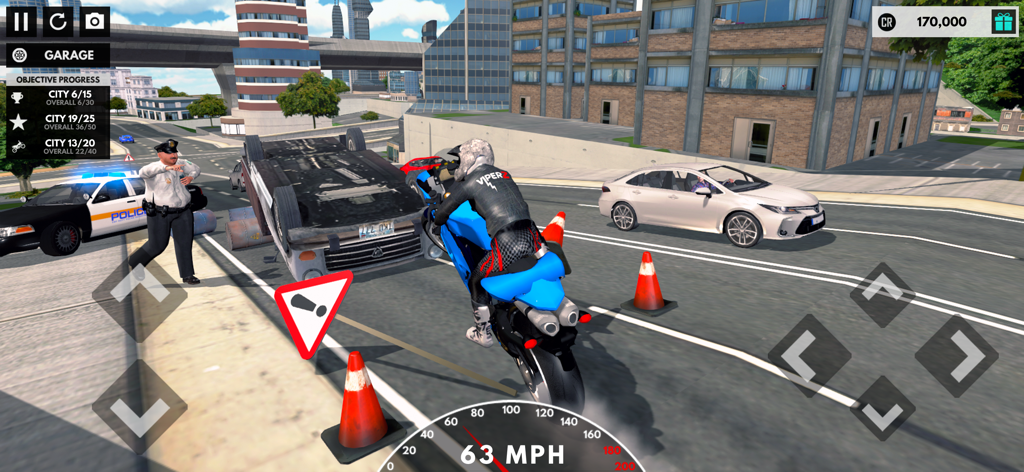The image size is (1024, 472).
Task: Select the star City 19/25 objective
Action: click(57, 122)
